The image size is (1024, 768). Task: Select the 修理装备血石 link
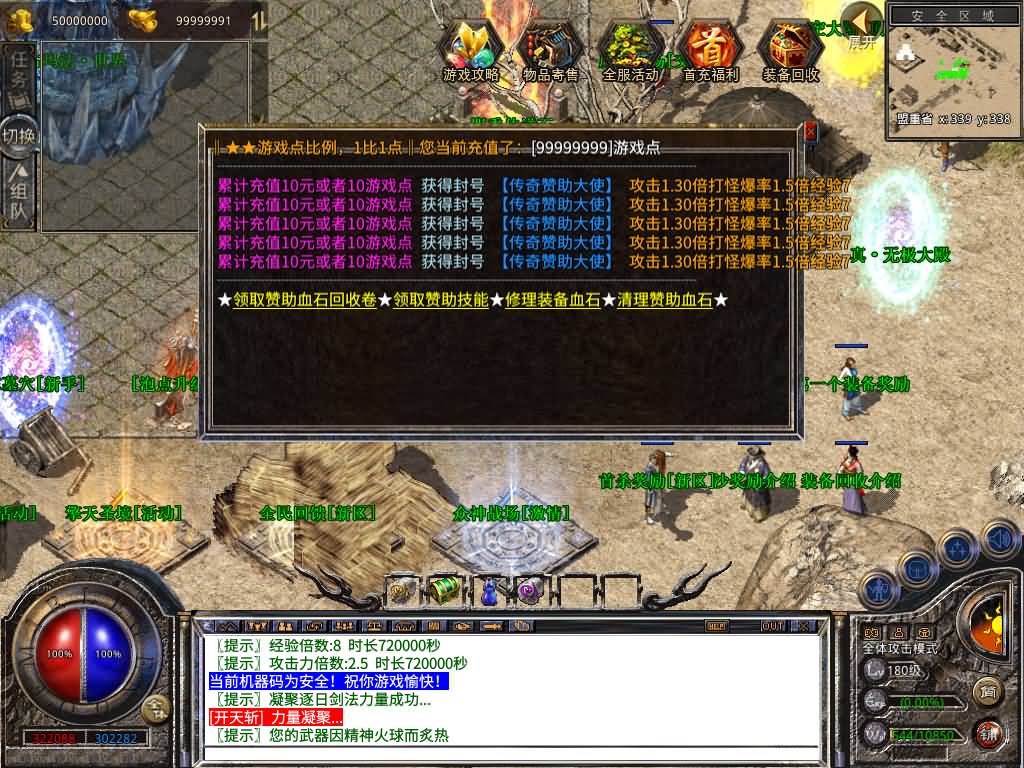click(x=553, y=300)
